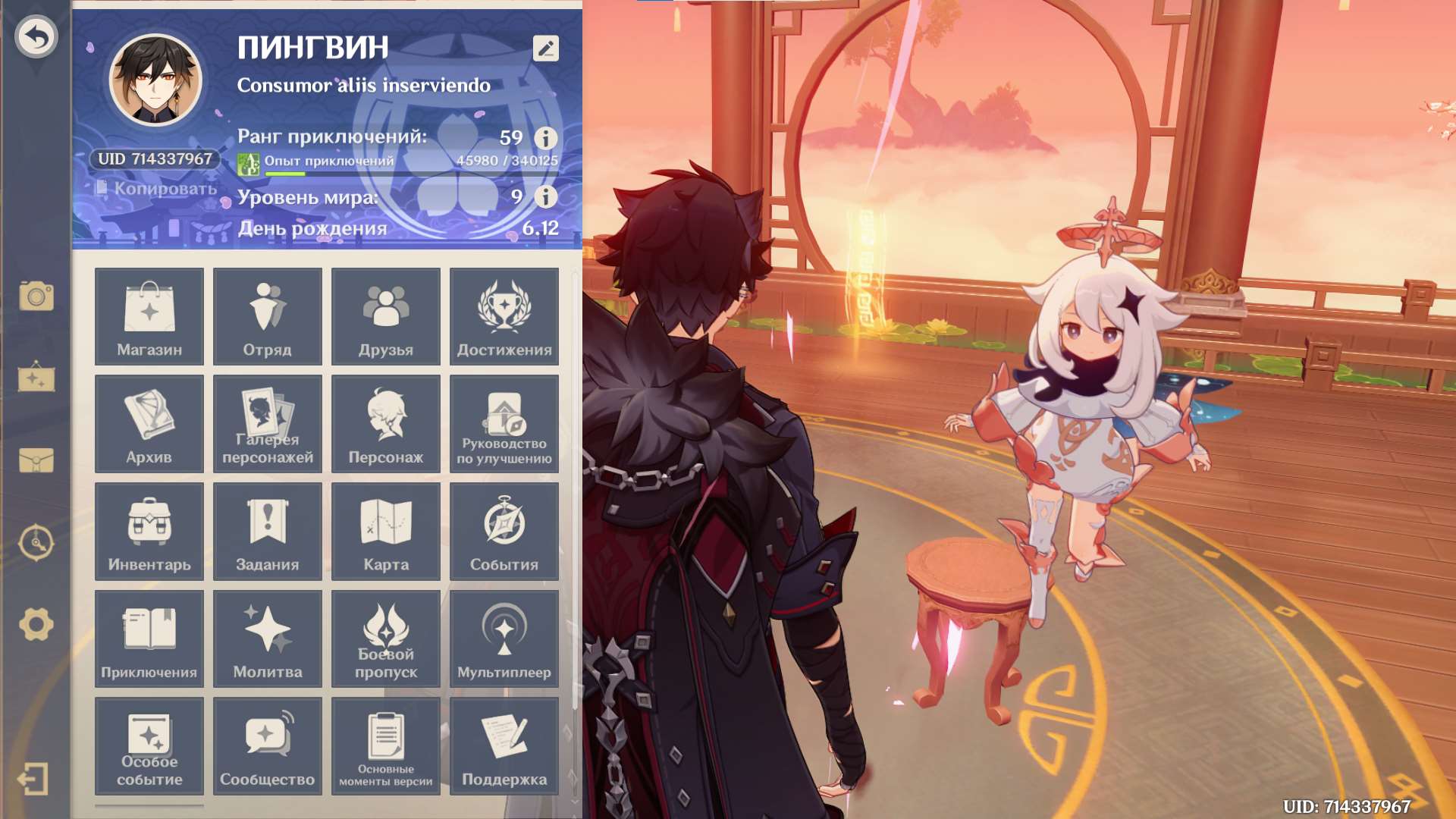The height and width of the screenshot is (819, 1456).
Task: Open Достижения (Achievements)
Action: pos(504,316)
